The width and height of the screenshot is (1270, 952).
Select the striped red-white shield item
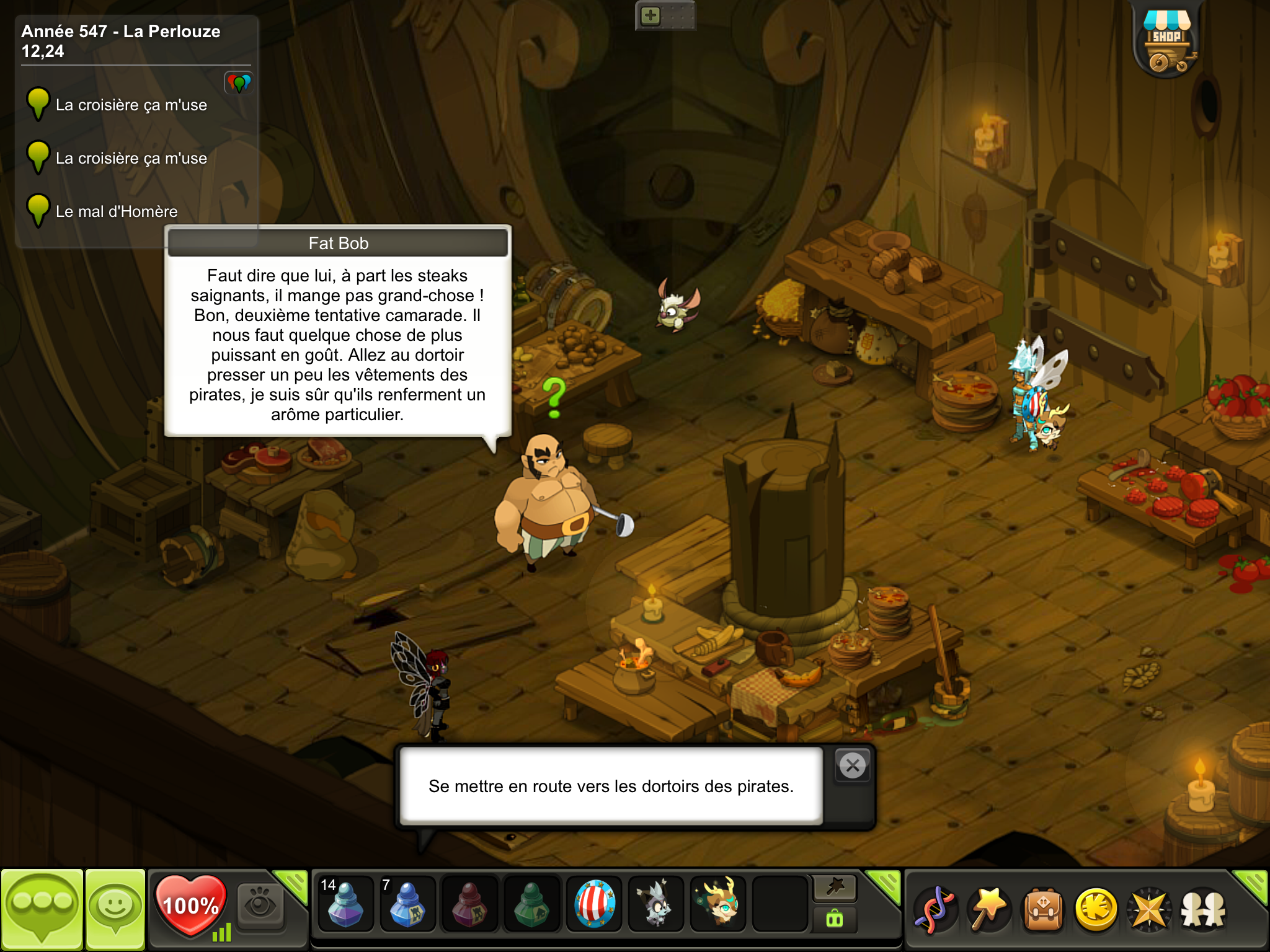coord(594,904)
